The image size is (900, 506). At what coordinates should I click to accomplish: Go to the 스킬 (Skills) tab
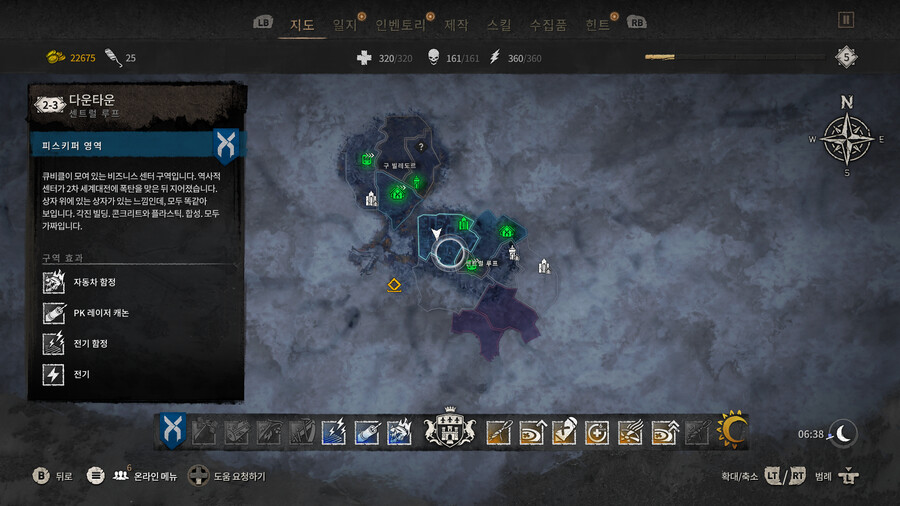click(498, 23)
